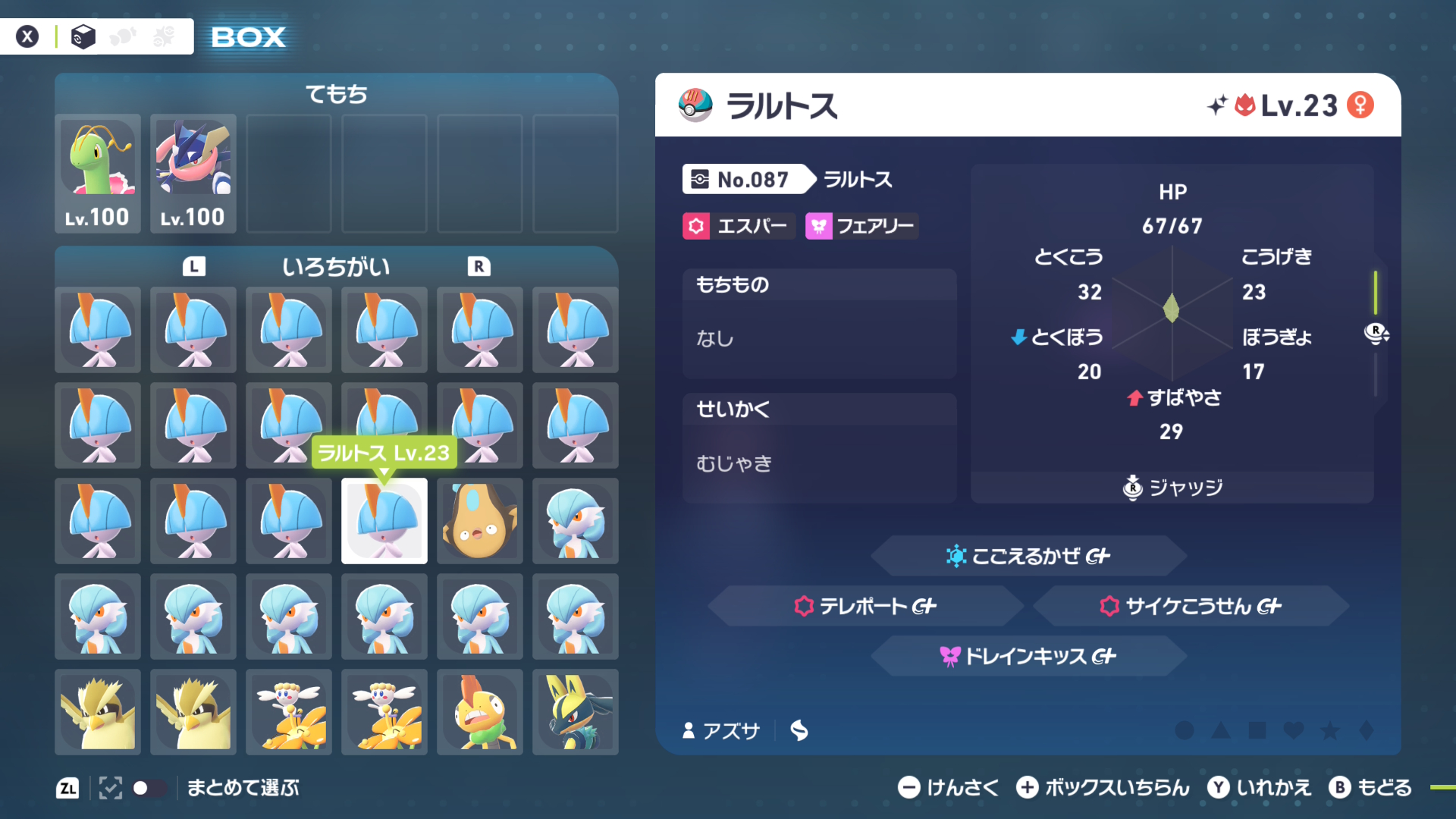This screenshot has width=1456, height=819.
Task: Select the ドレインキッス move
Action: click(x=1028, y=656)
